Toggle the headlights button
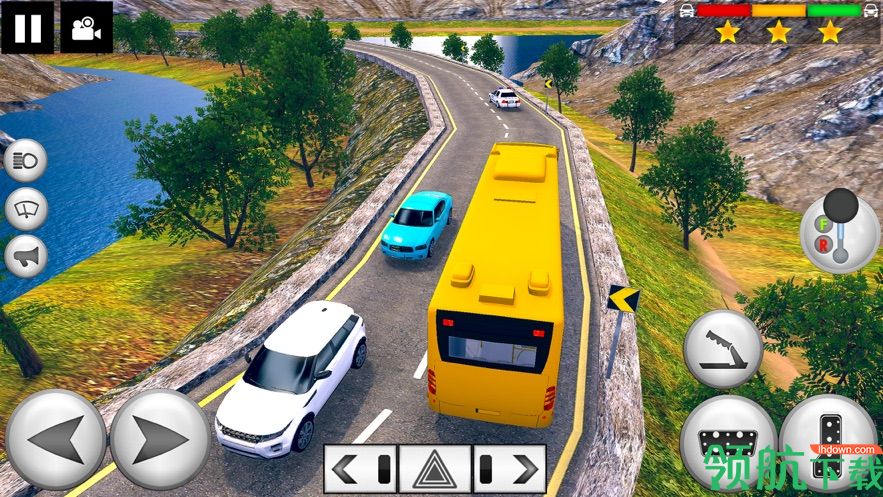 [x=26, y=162]
